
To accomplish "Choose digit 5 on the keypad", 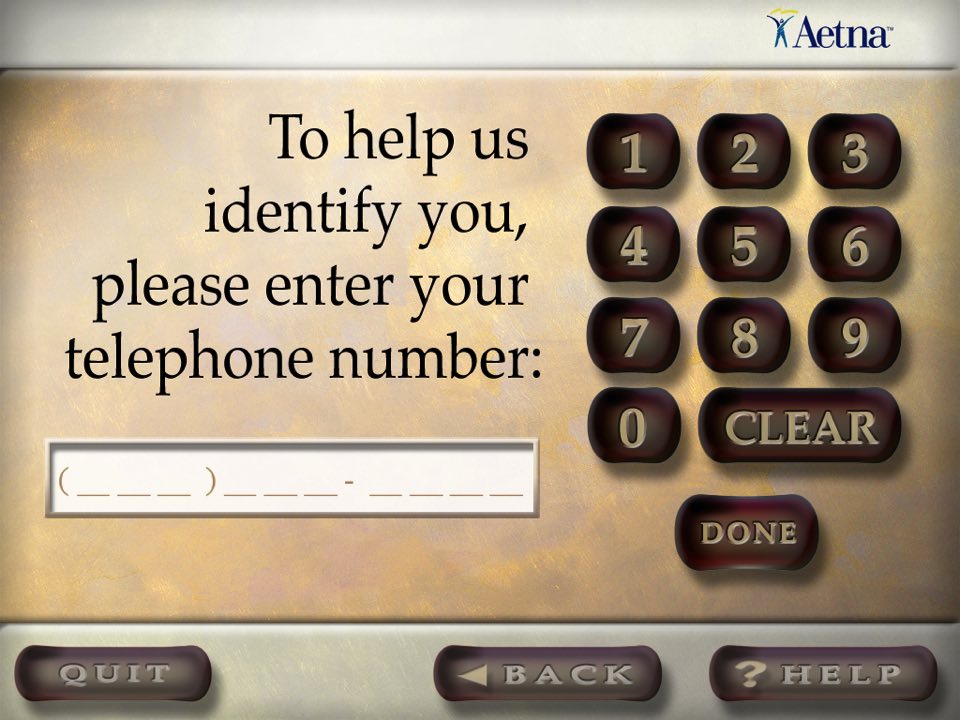I will point(743,245).
